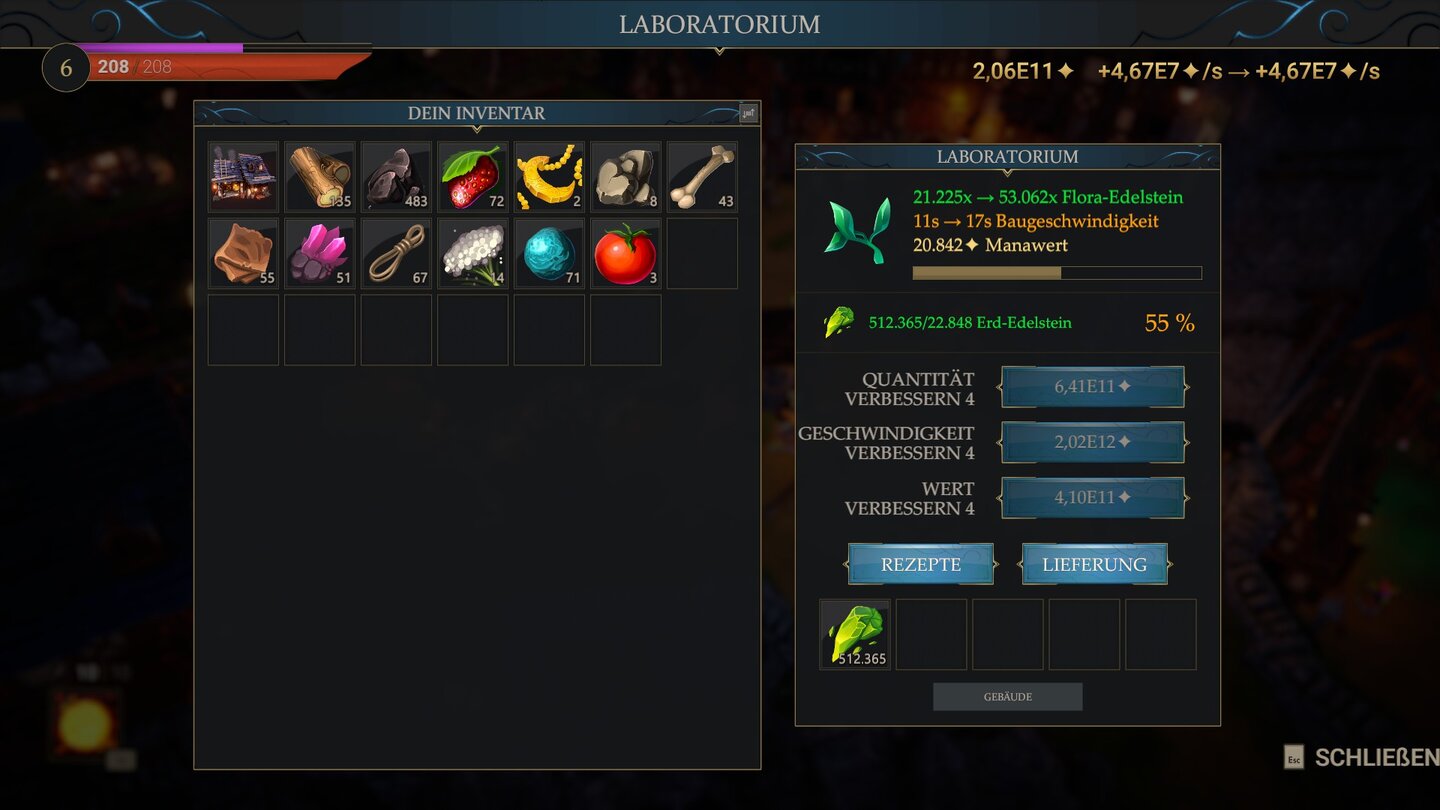Select the tomato in the inventory
The height and width of the screenshot is (810, 1440).
(625, 252)
